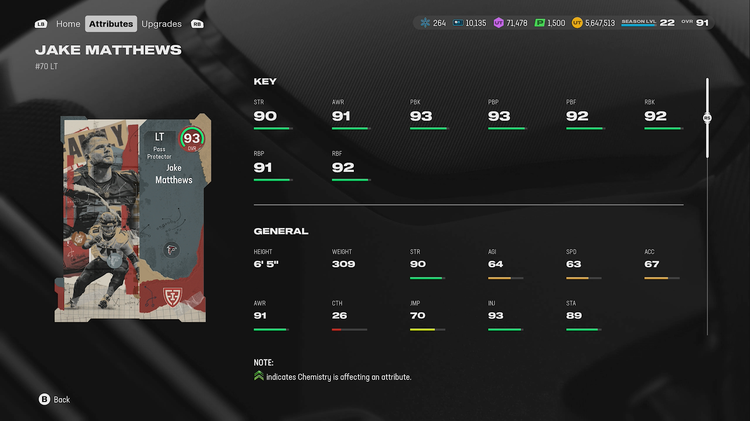Switch to the Home tab
Image resolution: width=750 pixels, height=421 pixels.
pos(68,23)
